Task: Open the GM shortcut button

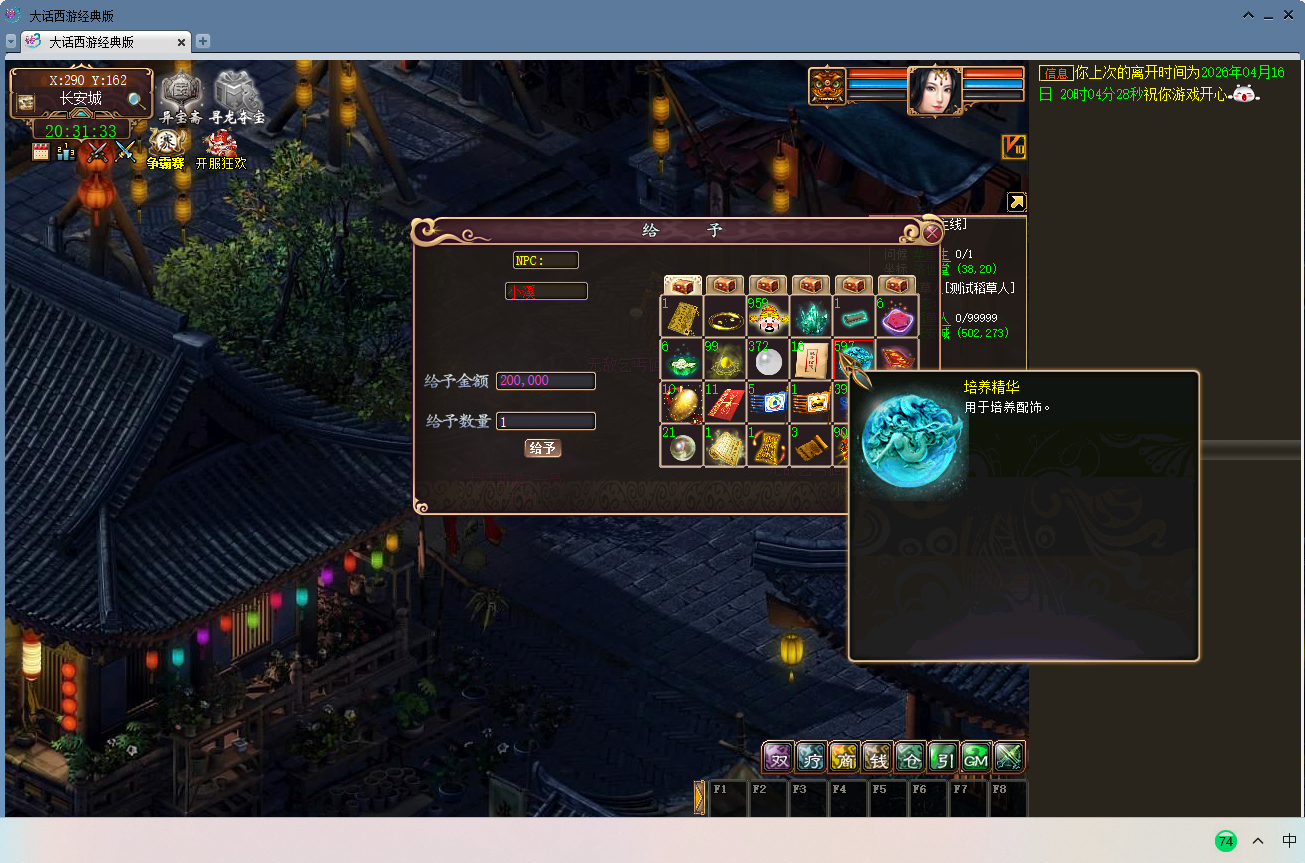Action: tap(976, 757)
